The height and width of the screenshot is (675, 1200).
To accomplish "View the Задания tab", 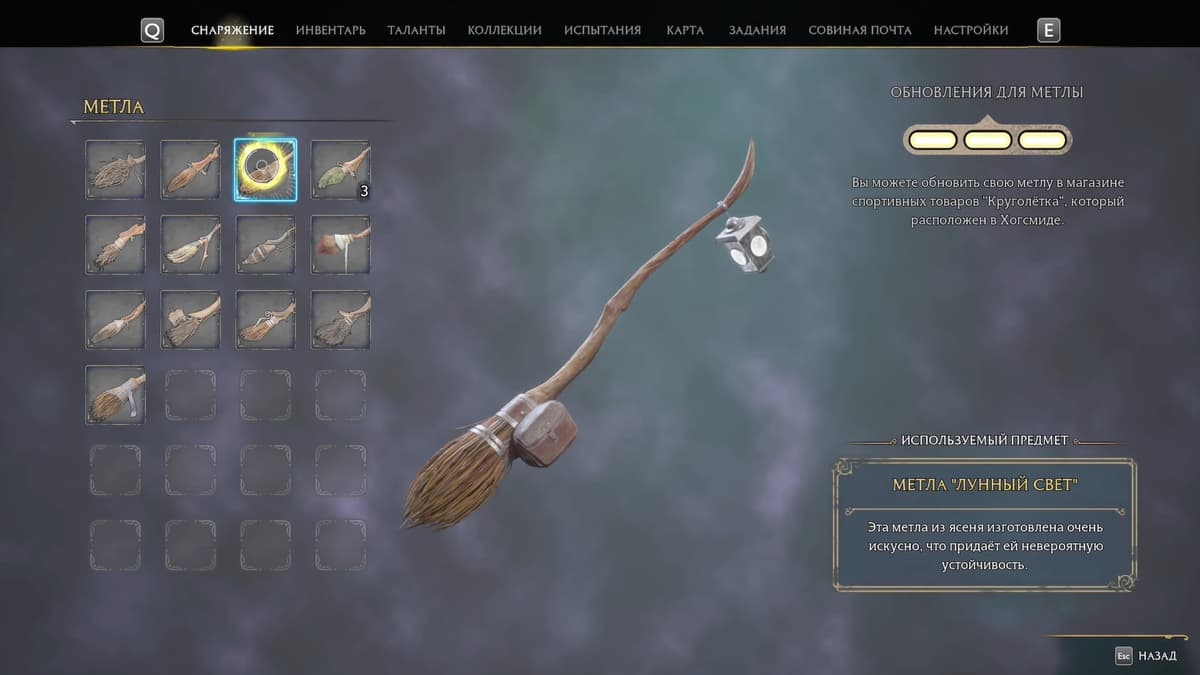I will pos(757,30).
